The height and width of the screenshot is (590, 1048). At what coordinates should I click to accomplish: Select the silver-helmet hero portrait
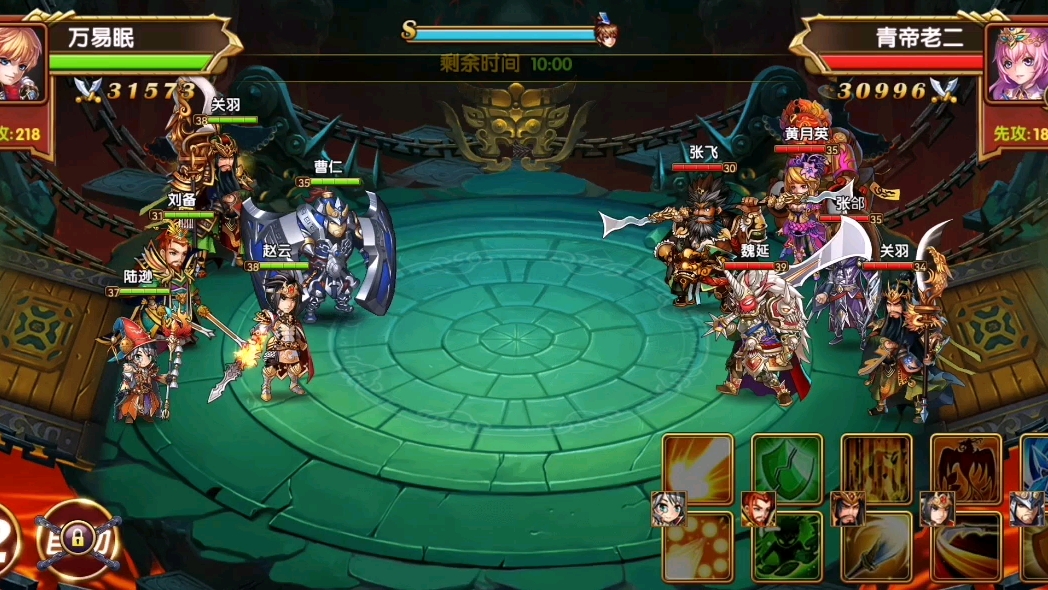1027,508
